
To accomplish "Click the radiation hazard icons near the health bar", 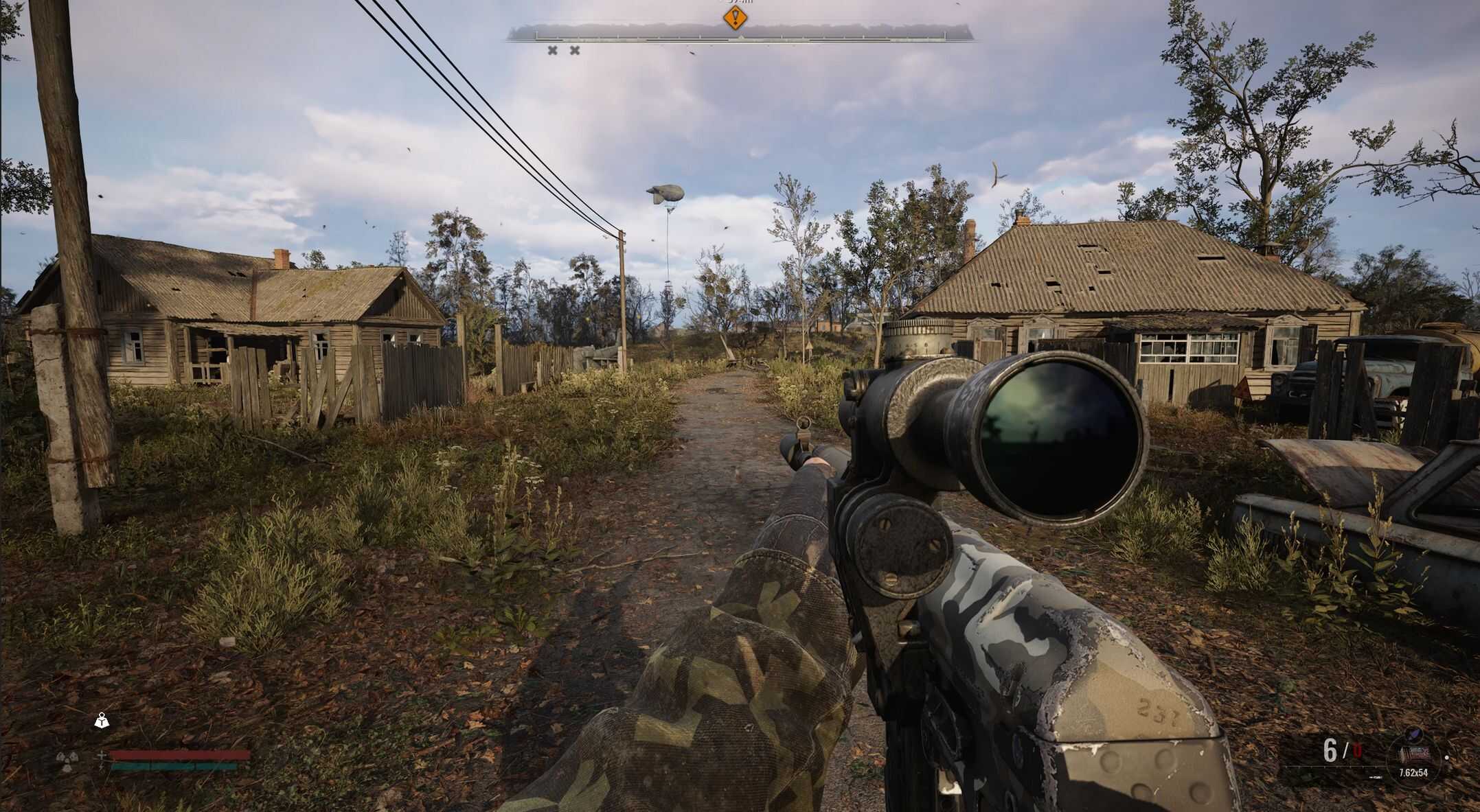I will (67, 759).
